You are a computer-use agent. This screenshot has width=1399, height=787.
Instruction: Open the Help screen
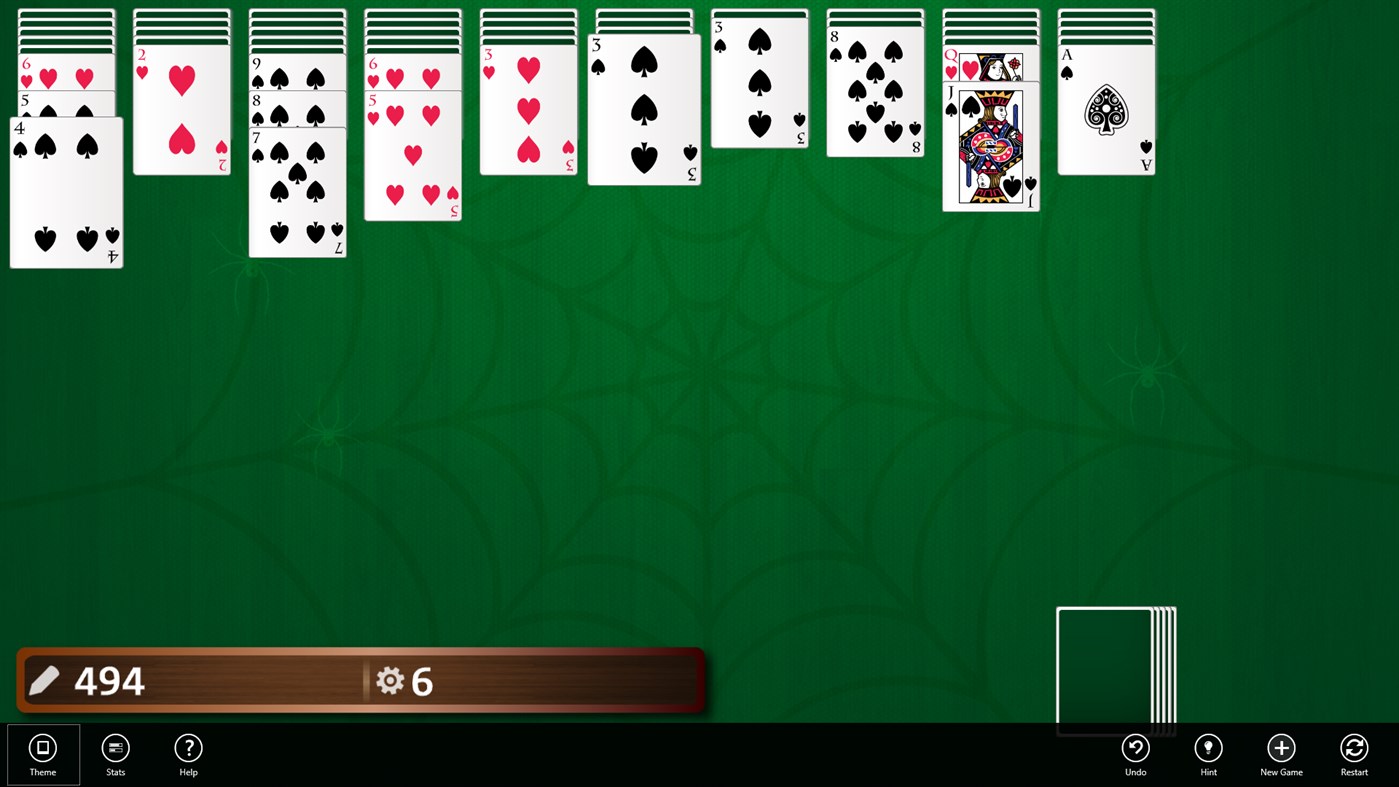(188, 754)
